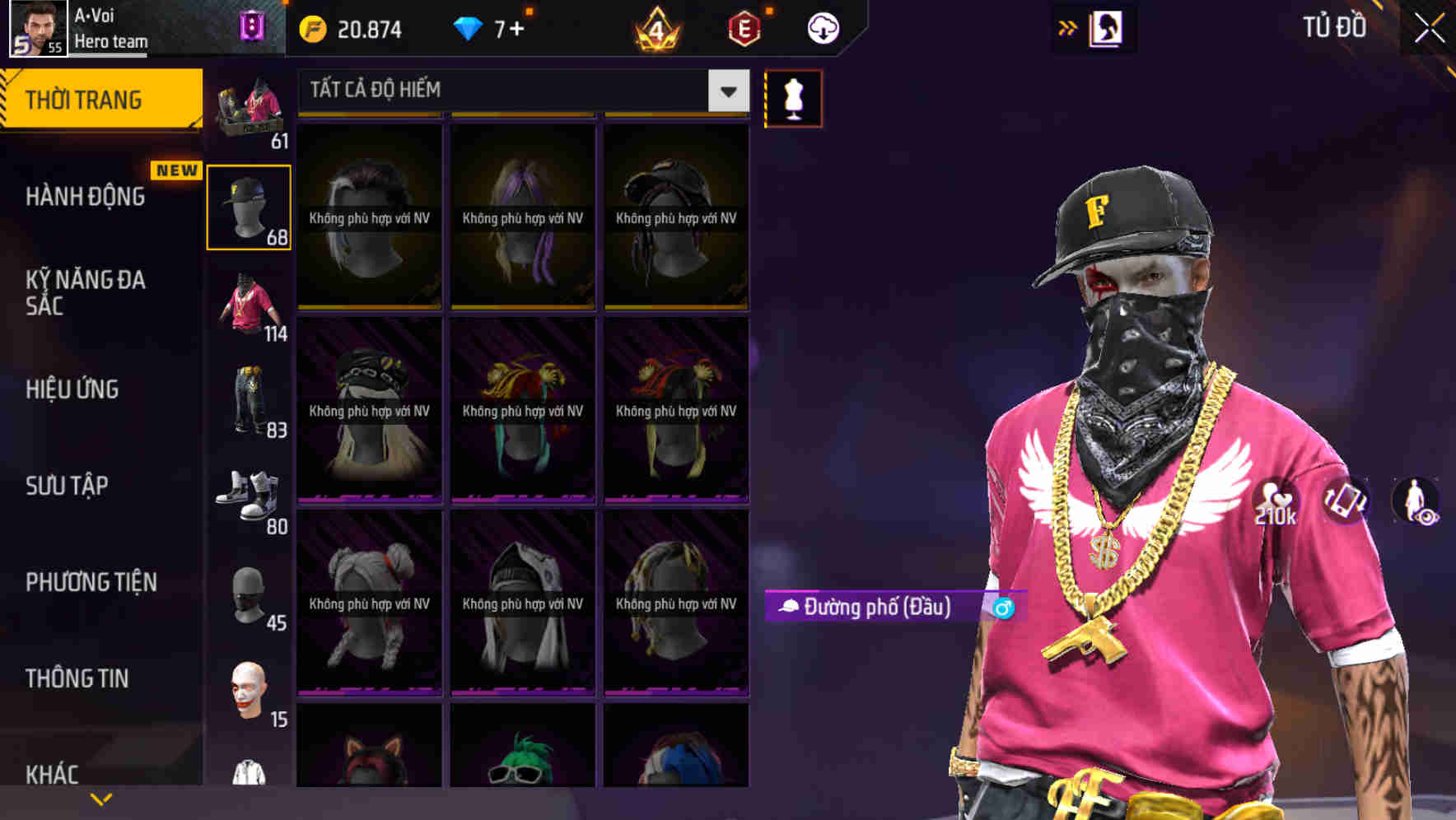Screen dimensions: 1456x820
Task: Collapse the panel using the double-arrow chevron
Action: click(x=1068, y=26)
